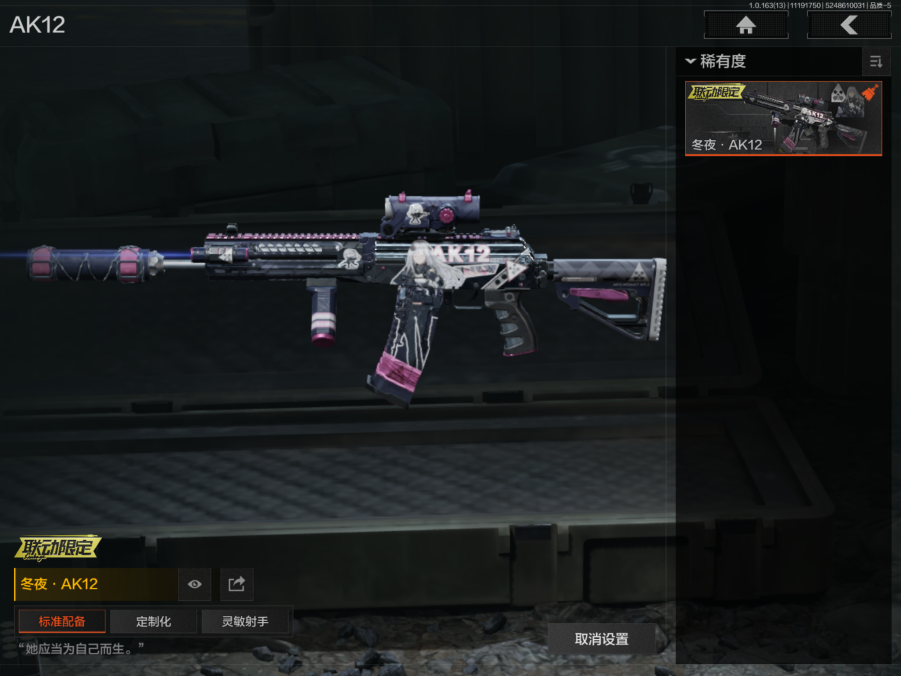Toggle the eye preview icon
This screenshot has height=676, width=901.
point(195,584)
